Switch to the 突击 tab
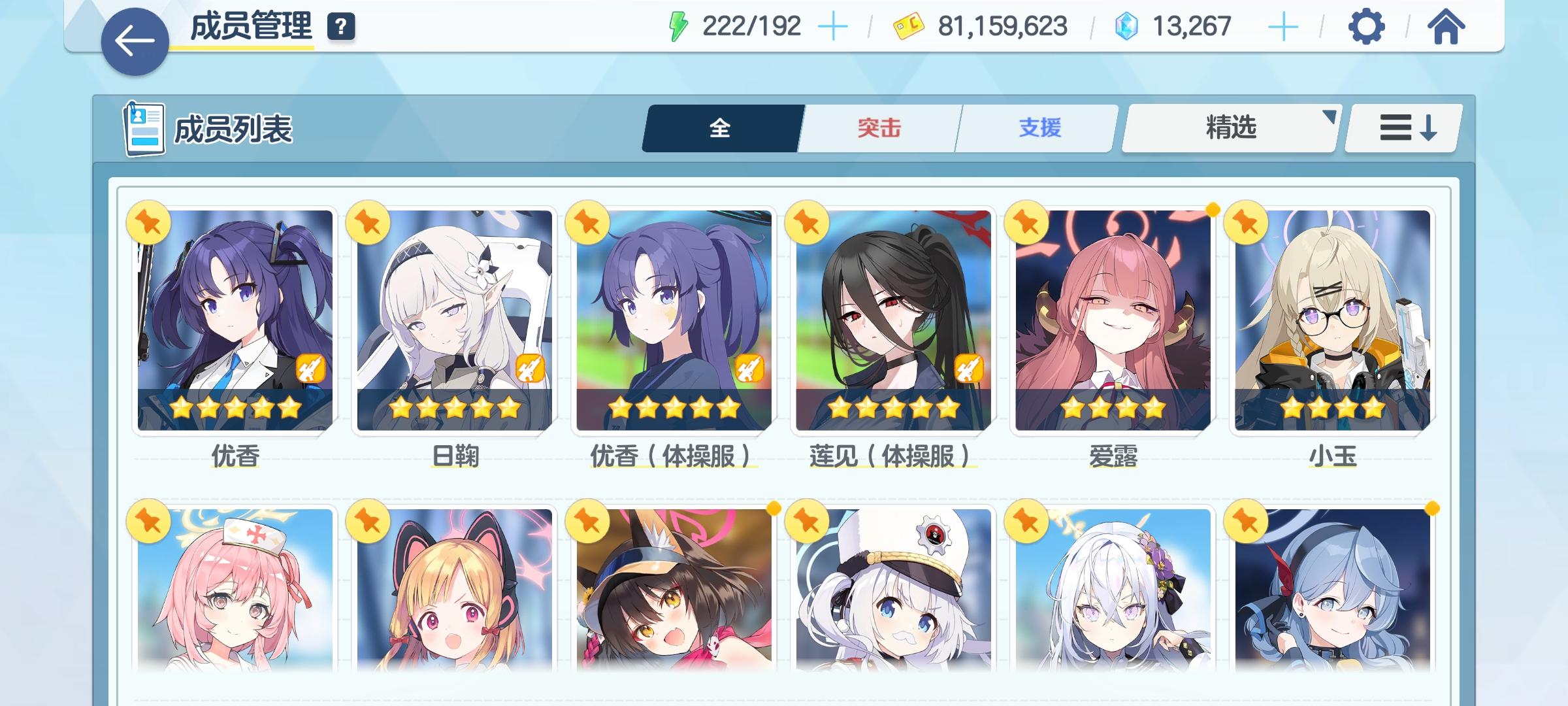The image size is (1568, 706). [877, 128]
